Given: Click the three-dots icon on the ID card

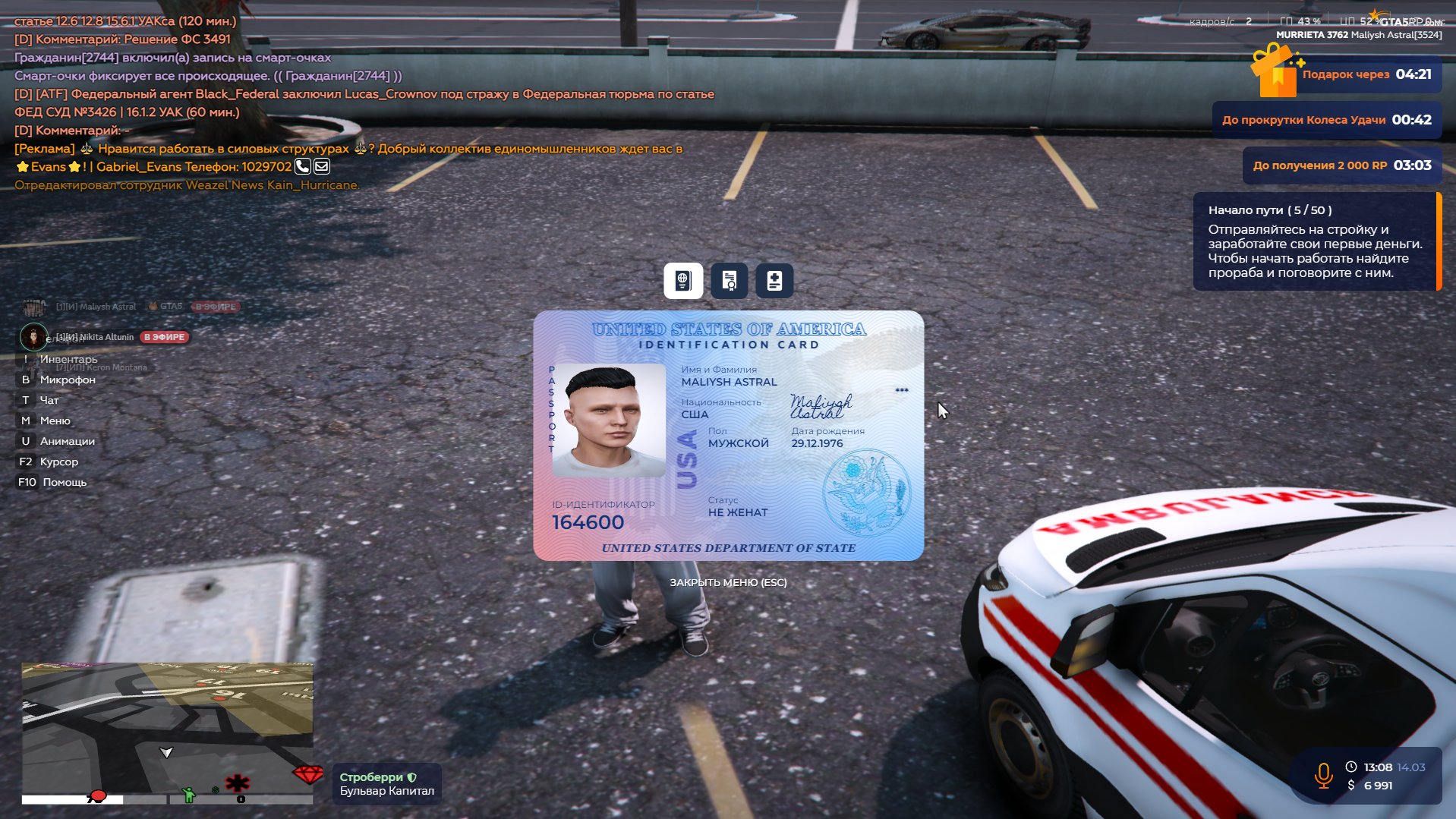Looking at the screenshot, I should tap(902, 390).
